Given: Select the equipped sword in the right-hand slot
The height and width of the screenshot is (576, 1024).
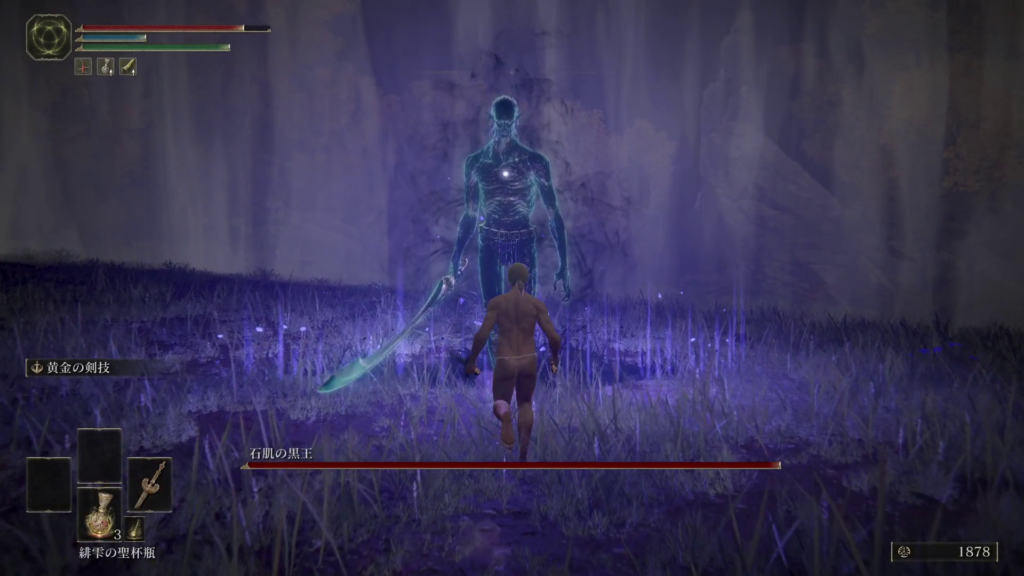Looking at the screenshot, I should pos(149,484).
